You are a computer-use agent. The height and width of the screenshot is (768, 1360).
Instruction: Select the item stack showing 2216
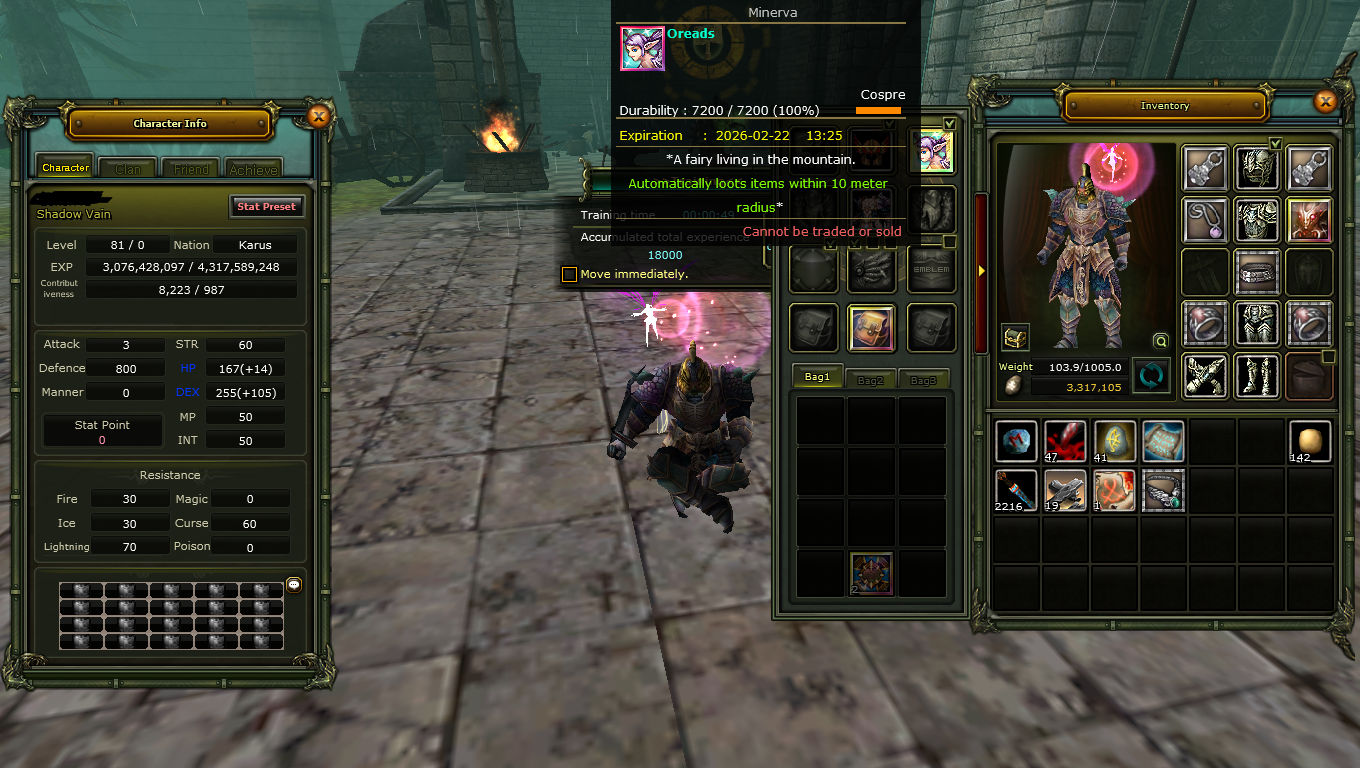pos(1016,490)
